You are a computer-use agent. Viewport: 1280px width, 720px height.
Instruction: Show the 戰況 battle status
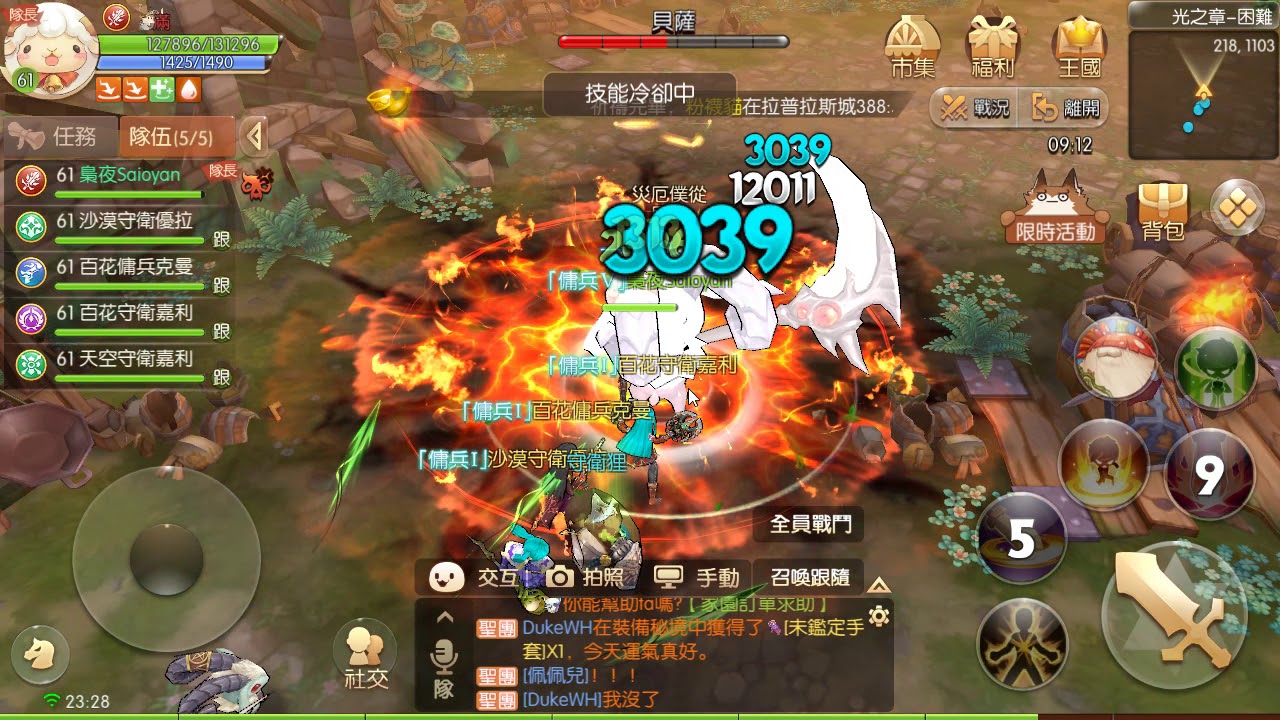point(974,107)
